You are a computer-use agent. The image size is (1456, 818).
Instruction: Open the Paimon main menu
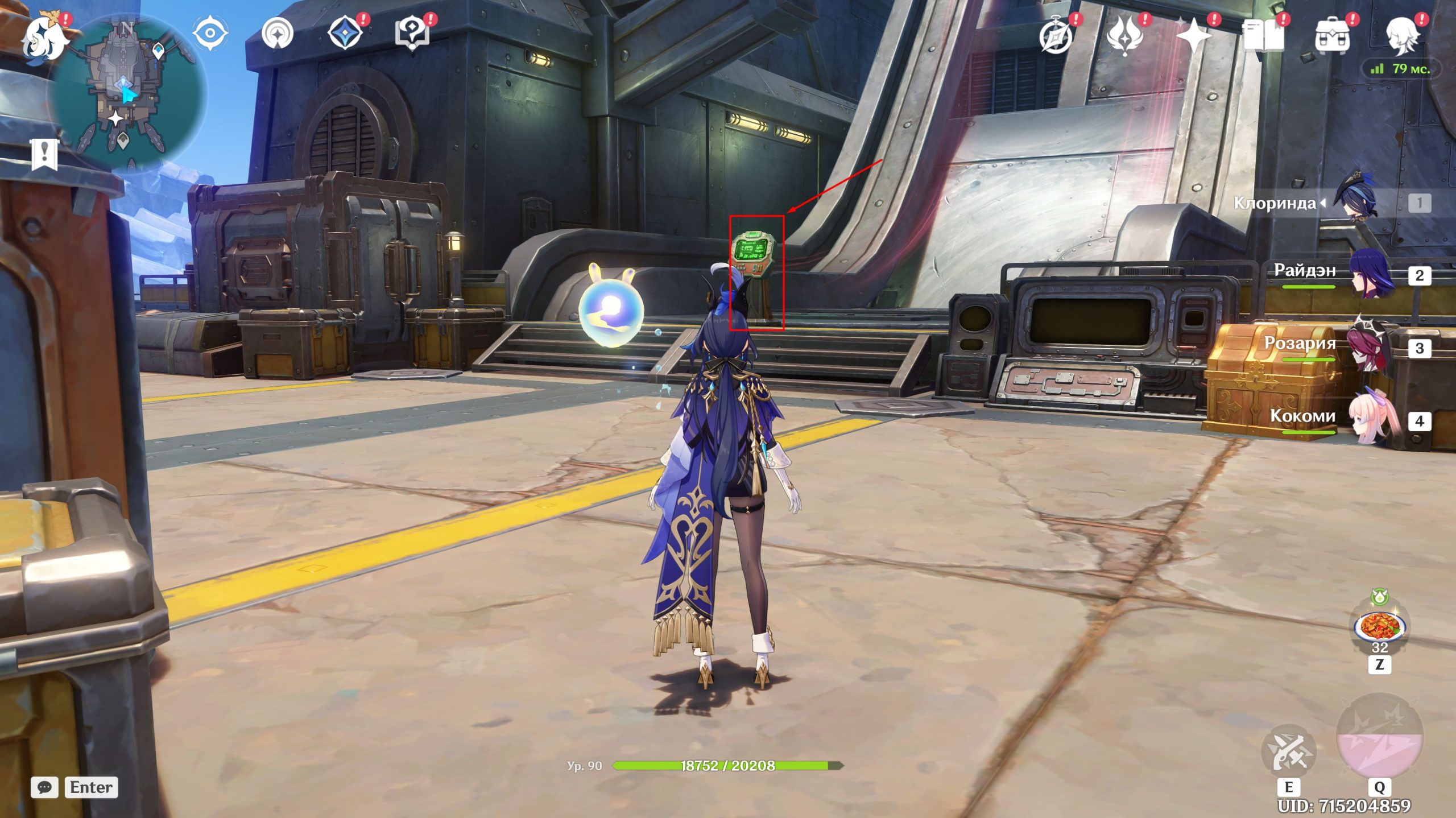43,36
